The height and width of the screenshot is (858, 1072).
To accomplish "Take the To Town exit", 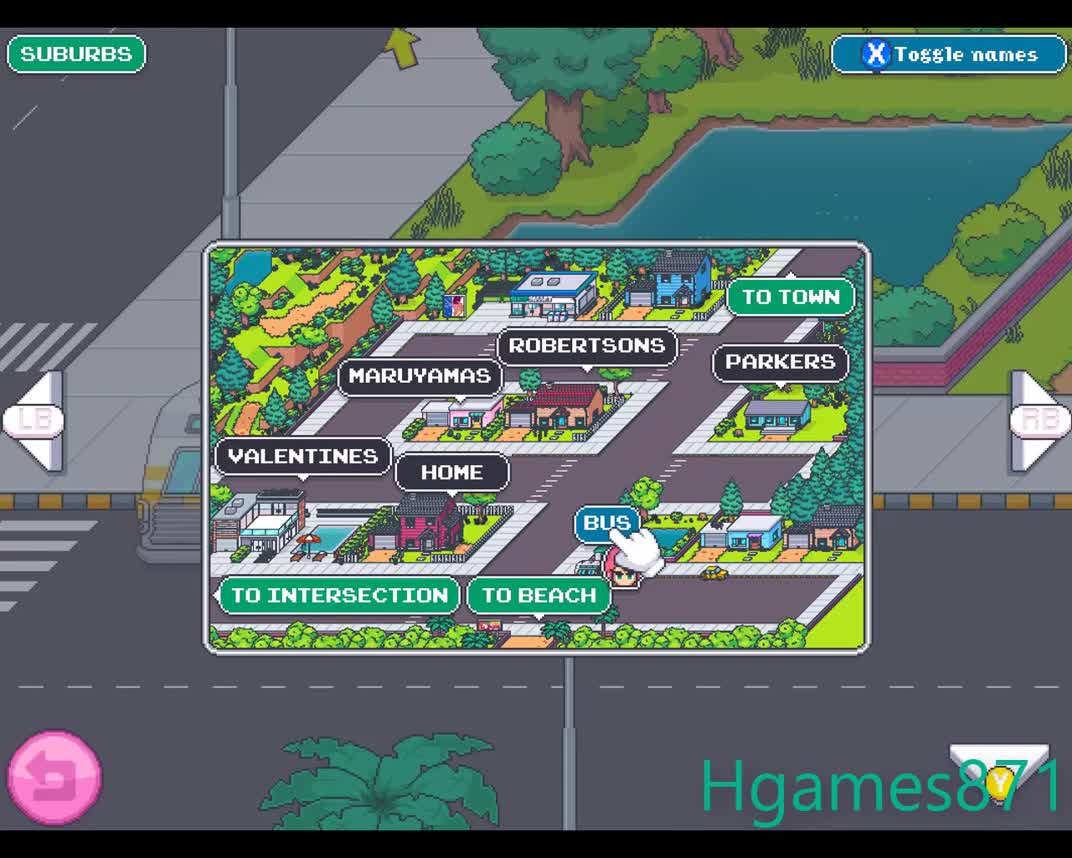I will [x=790, y=297].
